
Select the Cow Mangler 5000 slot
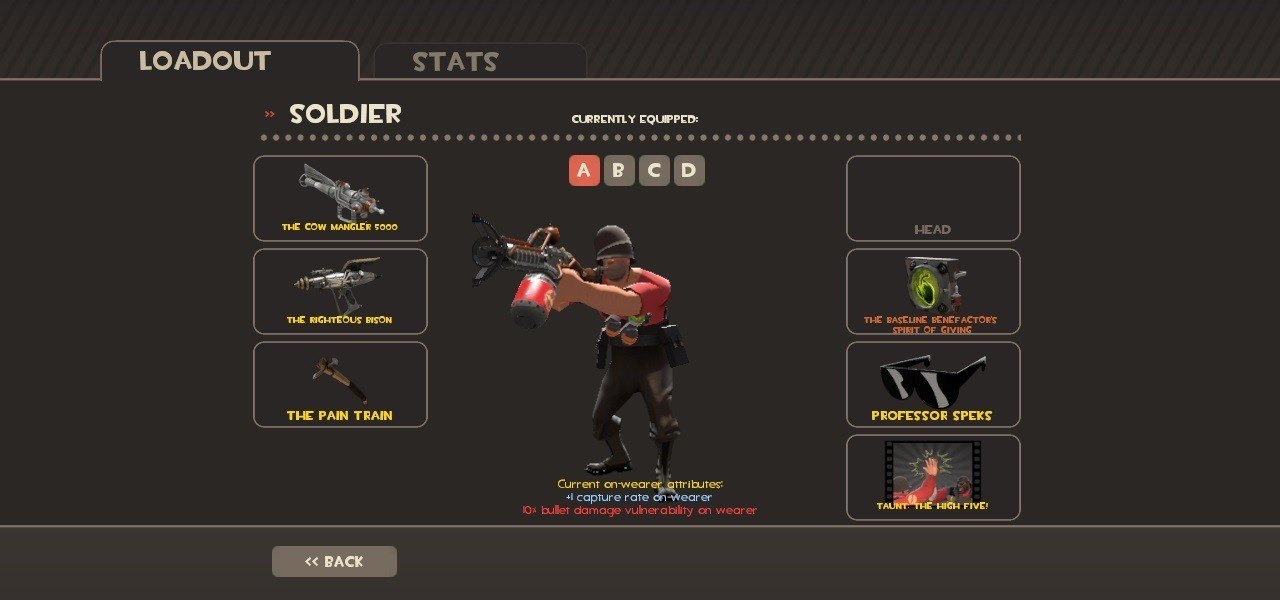tap(340, 198)
